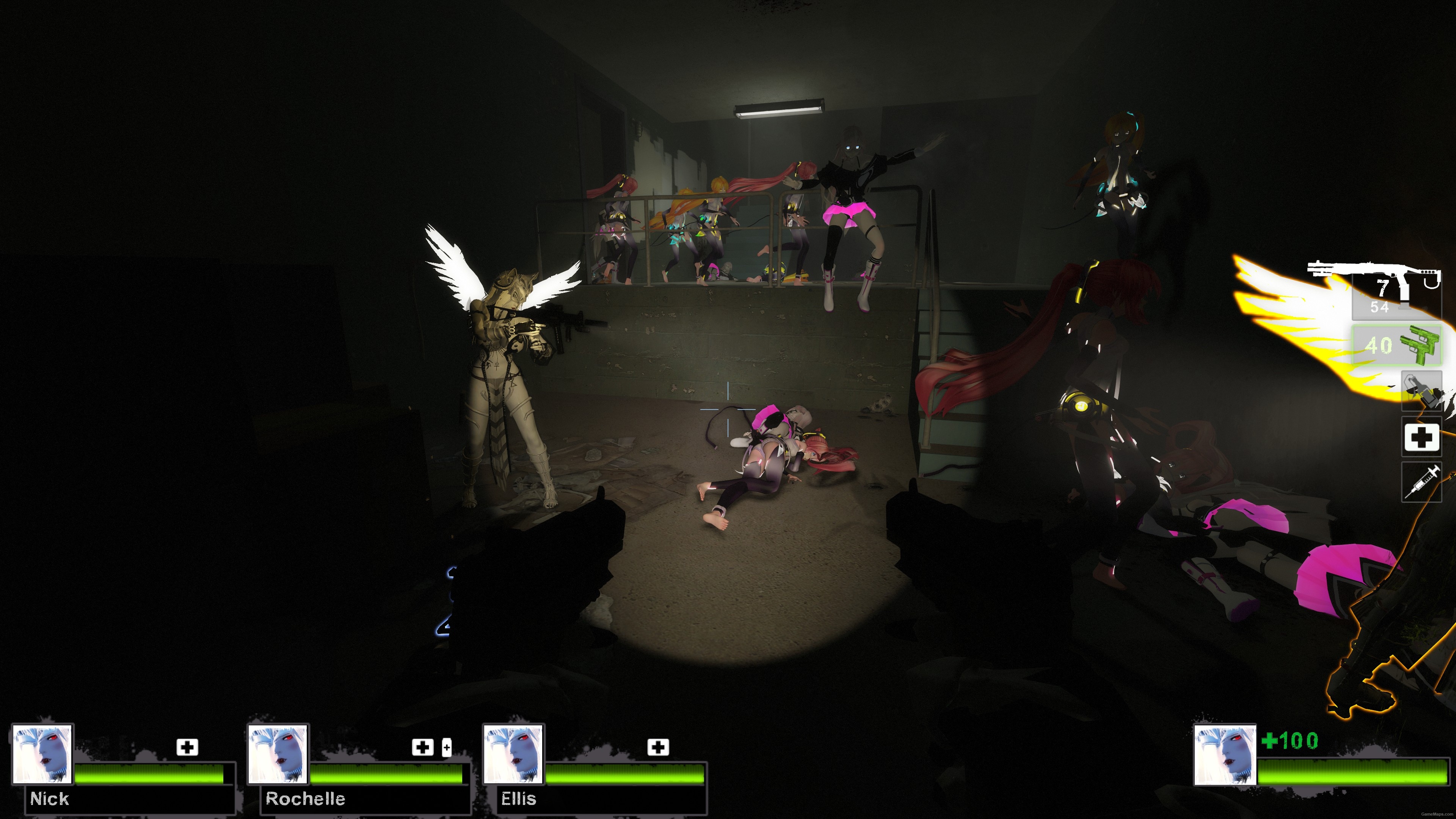Select the adrenaline syringe slot
Screen dimensions: 1456x819
click(x=1423, y=483)
